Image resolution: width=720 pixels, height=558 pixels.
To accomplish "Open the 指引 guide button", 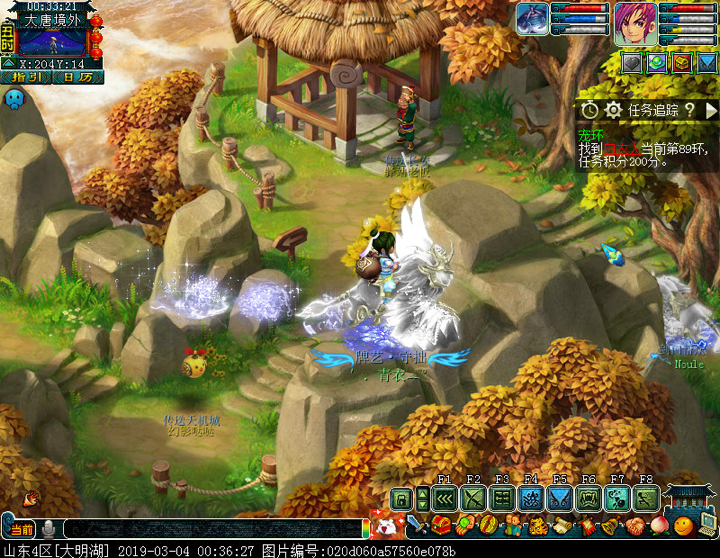I will pos(26,76).
